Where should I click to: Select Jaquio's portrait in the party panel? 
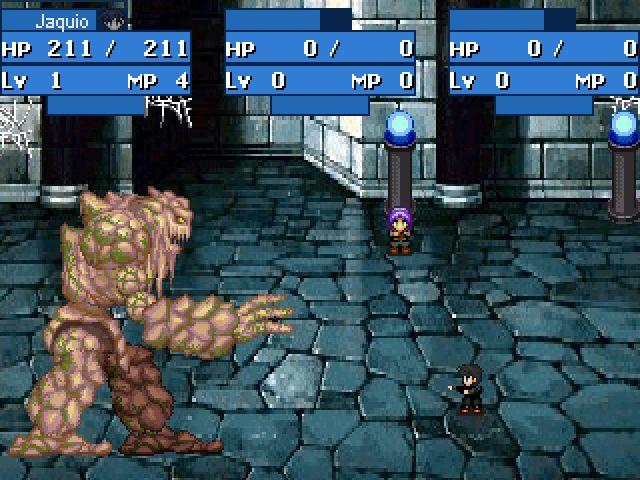(113, 21)
